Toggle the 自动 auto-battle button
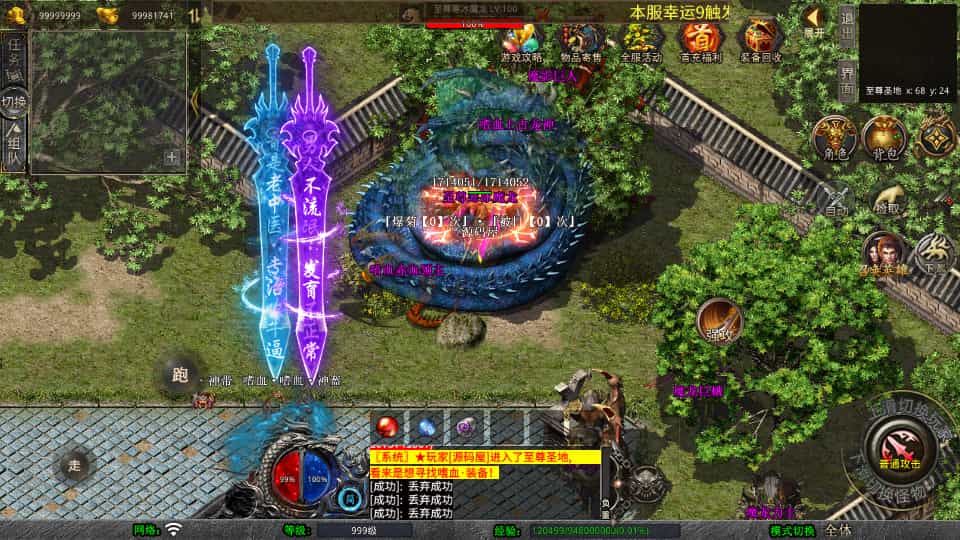The width and height of the screenshot is (960, 540). click(x=836, y=202)
